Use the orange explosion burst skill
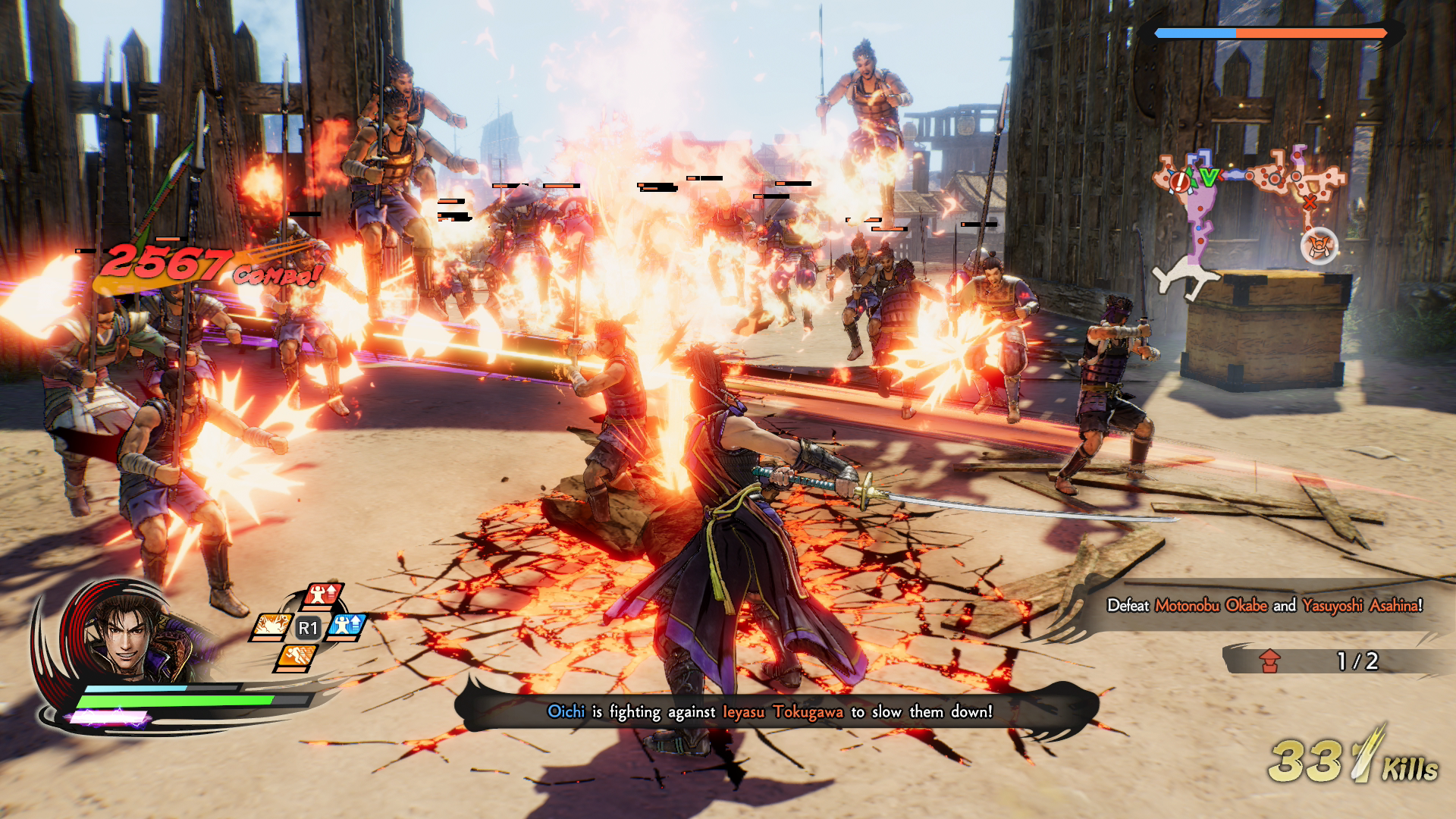Image resolution: width=1456 pixels, height=819 pixels. 271,626
